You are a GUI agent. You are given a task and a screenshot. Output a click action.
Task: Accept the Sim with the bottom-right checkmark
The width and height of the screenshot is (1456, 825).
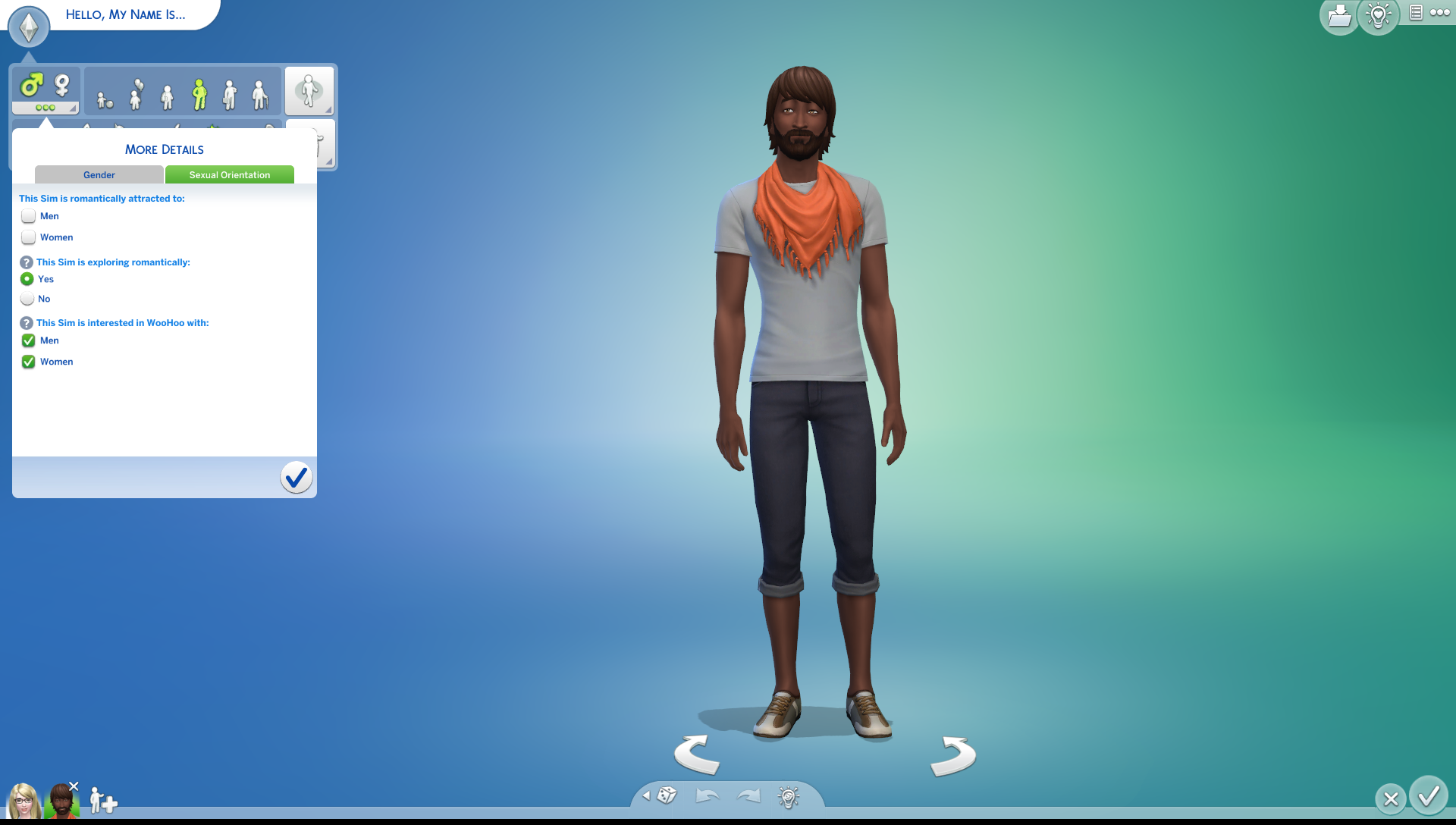[1429, 798]
